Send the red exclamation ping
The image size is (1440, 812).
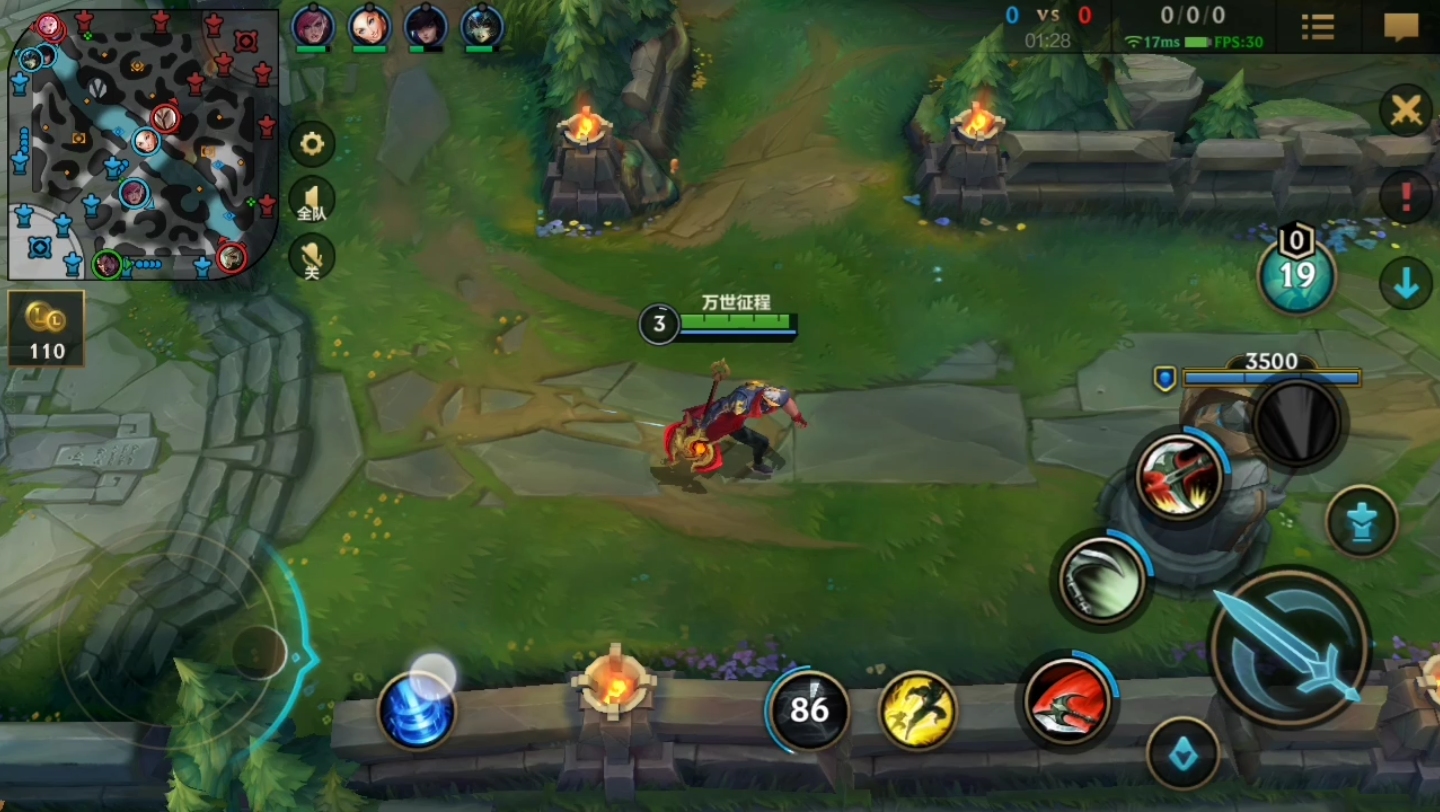point(1405,197)
